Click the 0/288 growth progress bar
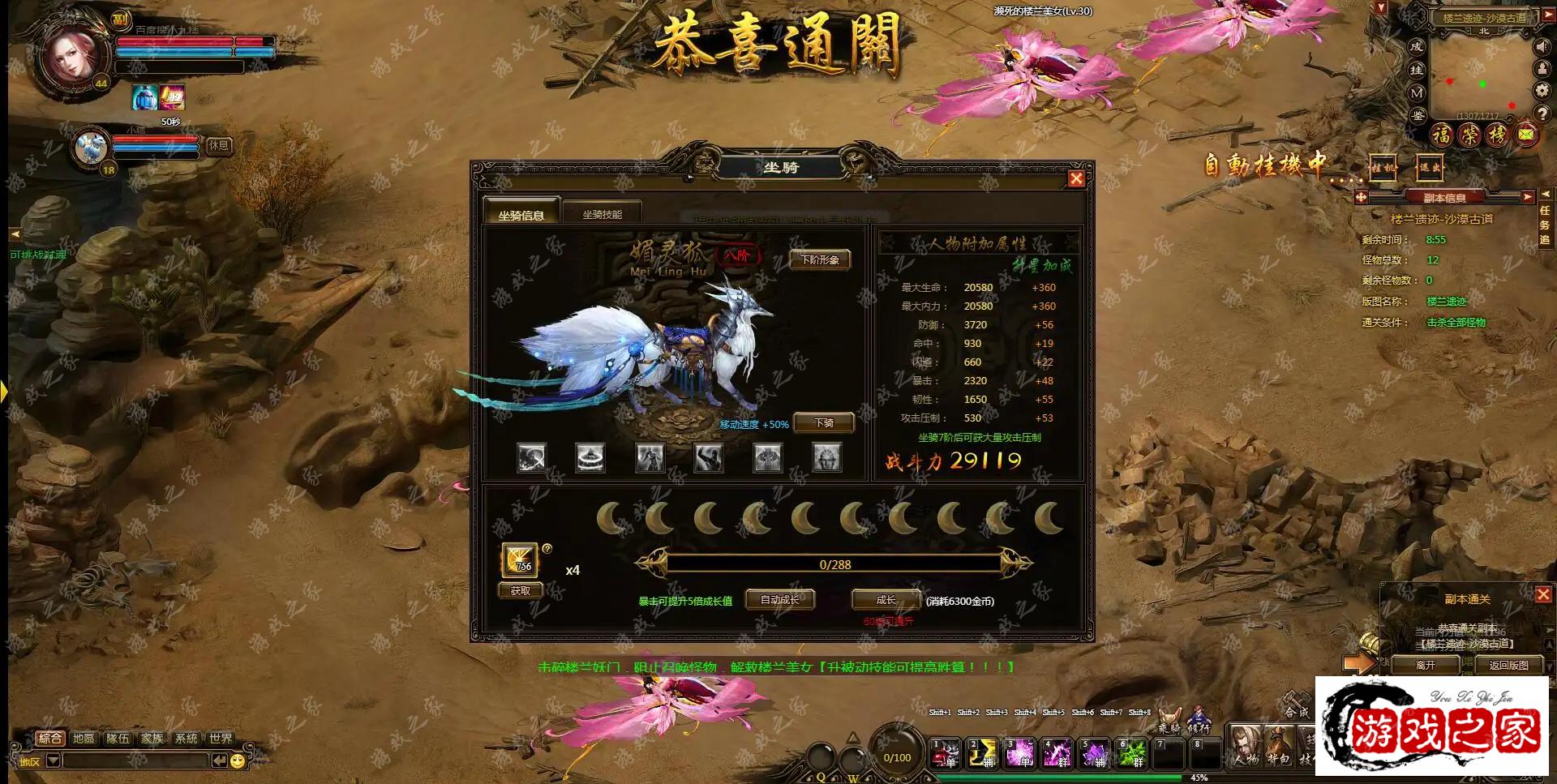1557x784 pixels. 836,563
